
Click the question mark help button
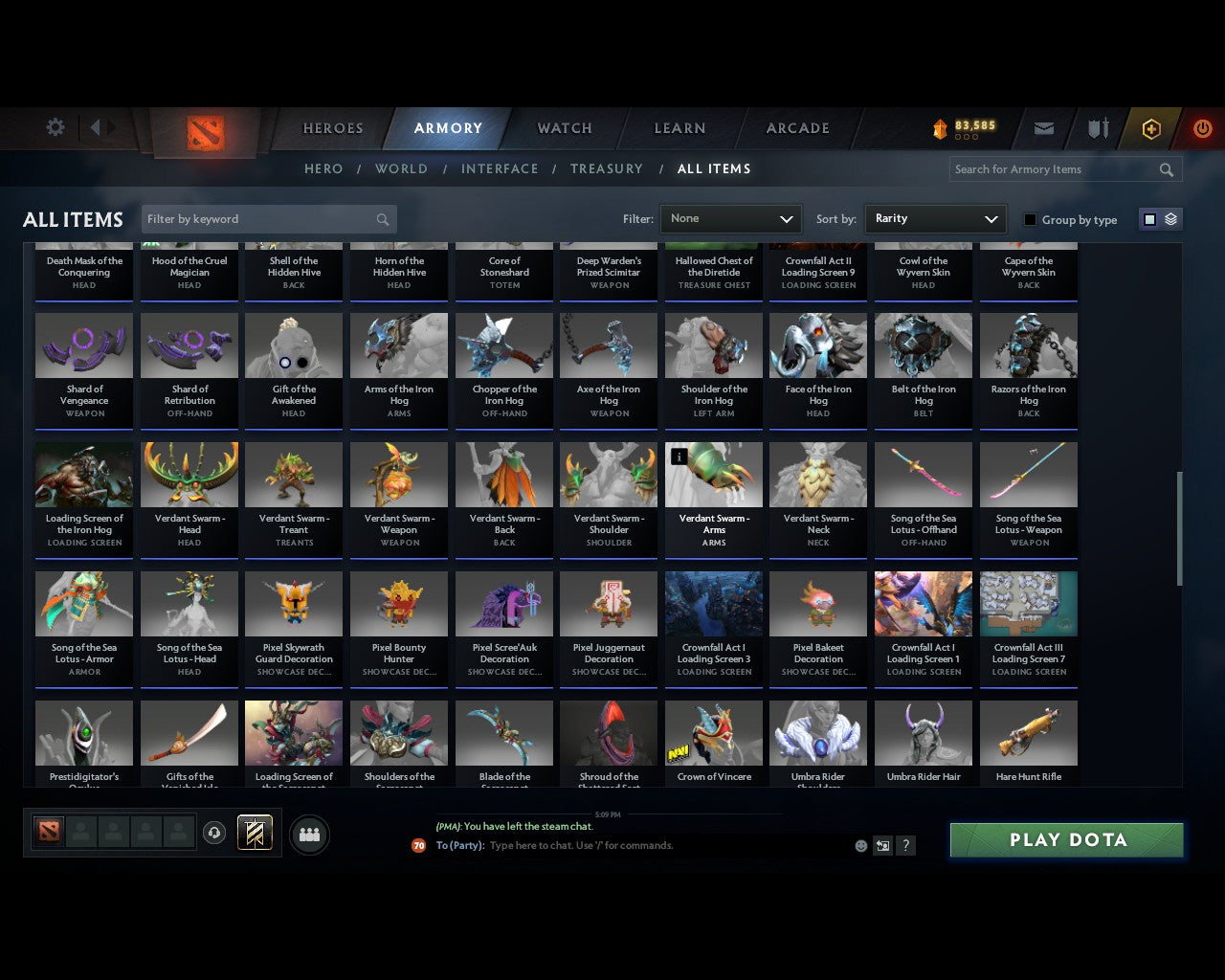[905, 845]
